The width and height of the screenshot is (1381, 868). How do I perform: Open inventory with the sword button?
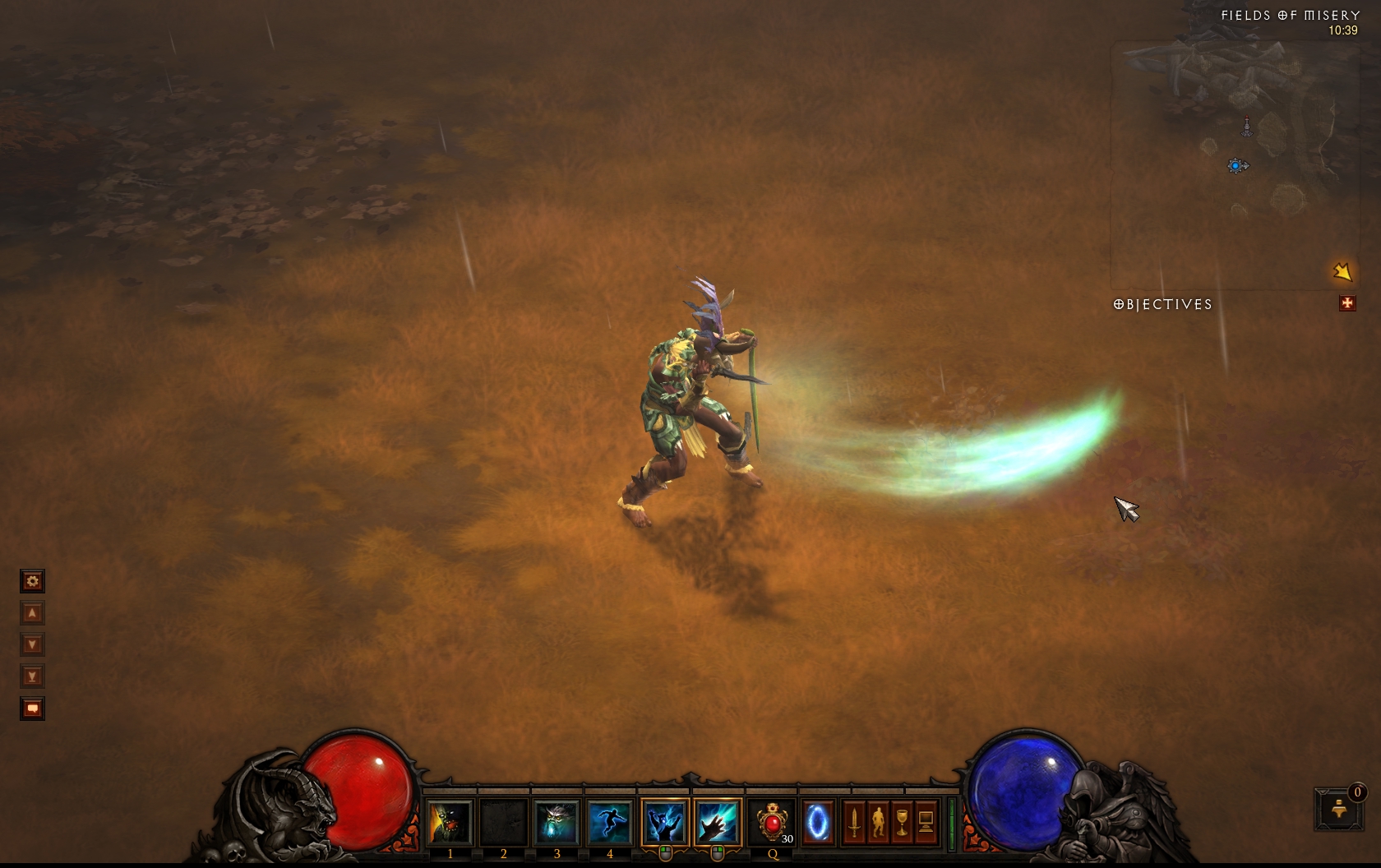(855, 821)
